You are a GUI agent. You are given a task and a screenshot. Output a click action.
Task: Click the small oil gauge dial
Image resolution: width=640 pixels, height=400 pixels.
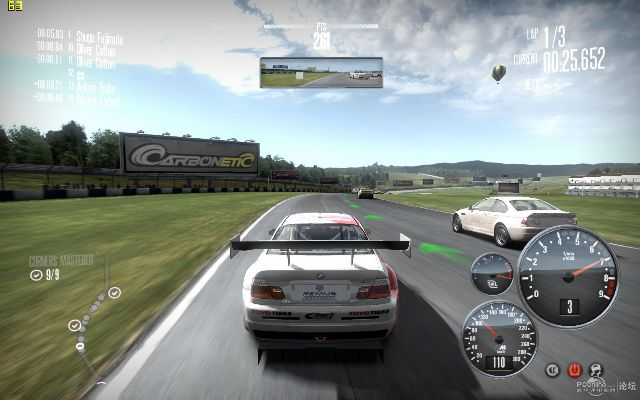pos(492,272)
